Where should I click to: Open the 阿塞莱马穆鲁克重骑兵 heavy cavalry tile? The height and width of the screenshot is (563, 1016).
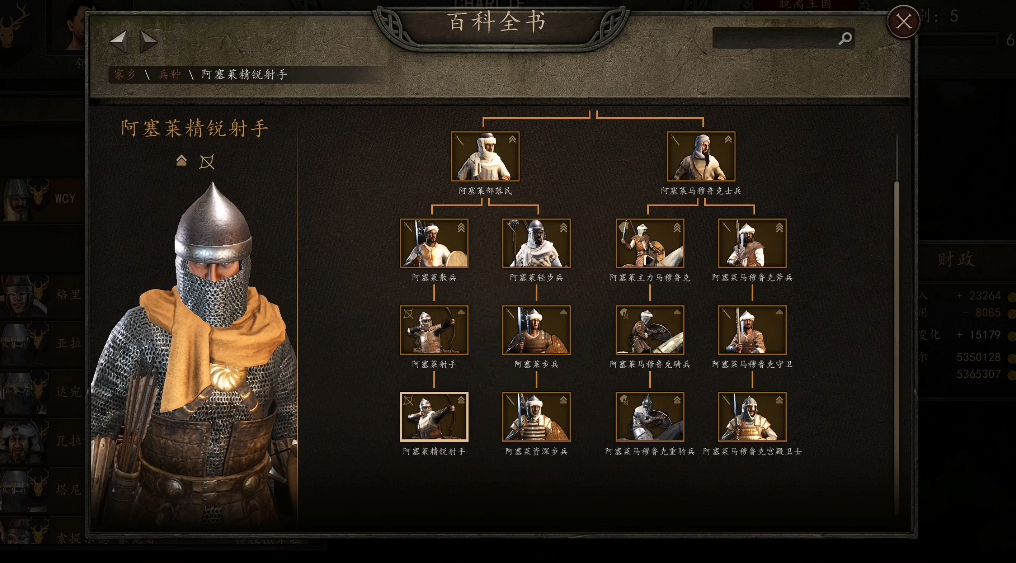pyautogui.click(x=650, y=417)
